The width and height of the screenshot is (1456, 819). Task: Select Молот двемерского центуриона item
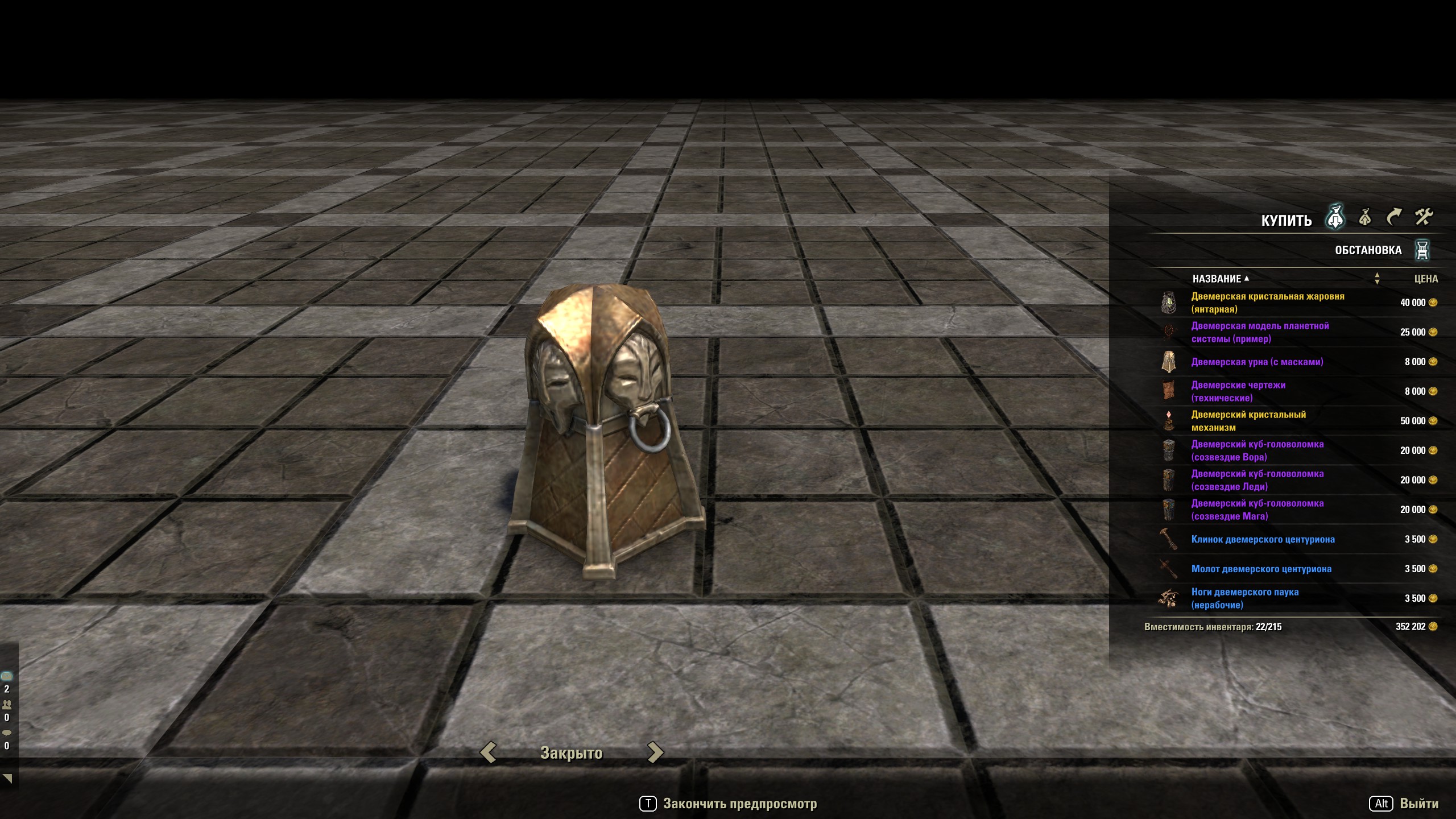click(x=1261, y=569)
